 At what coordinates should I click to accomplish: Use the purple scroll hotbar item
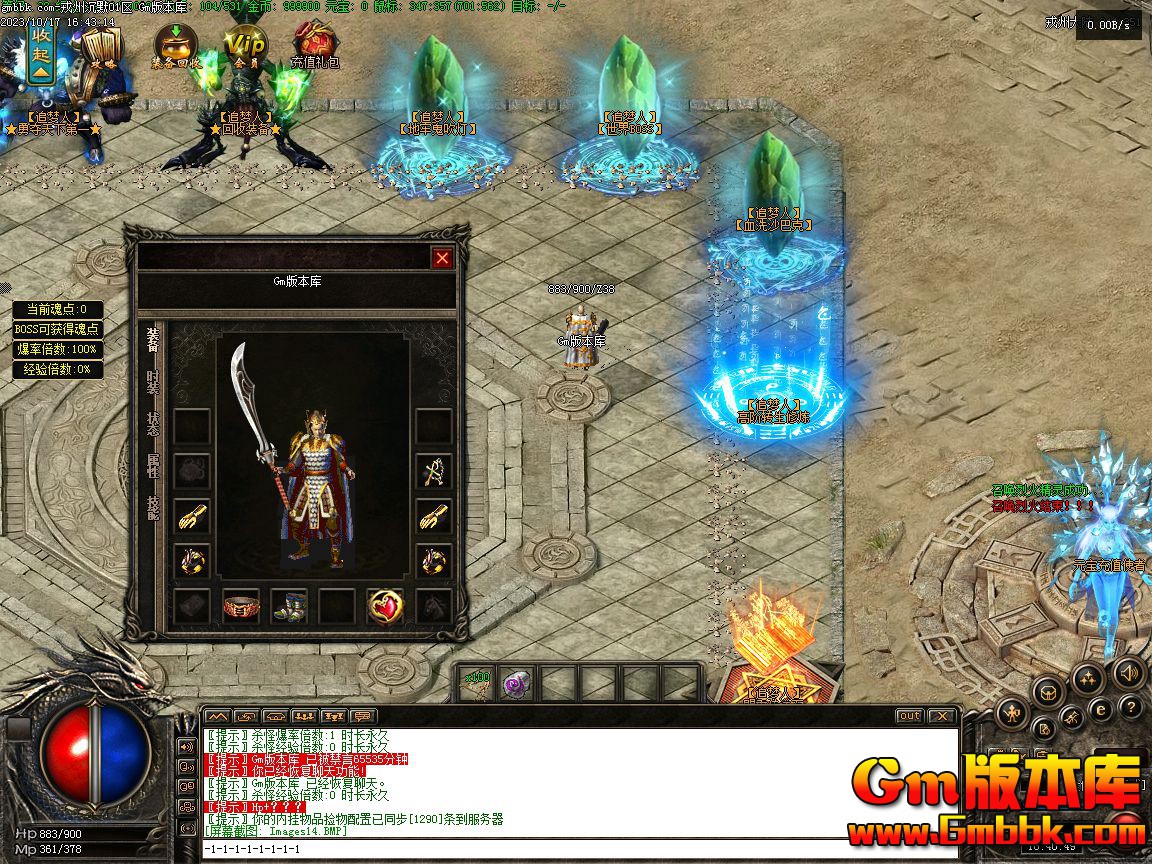(x=515, y=684)
